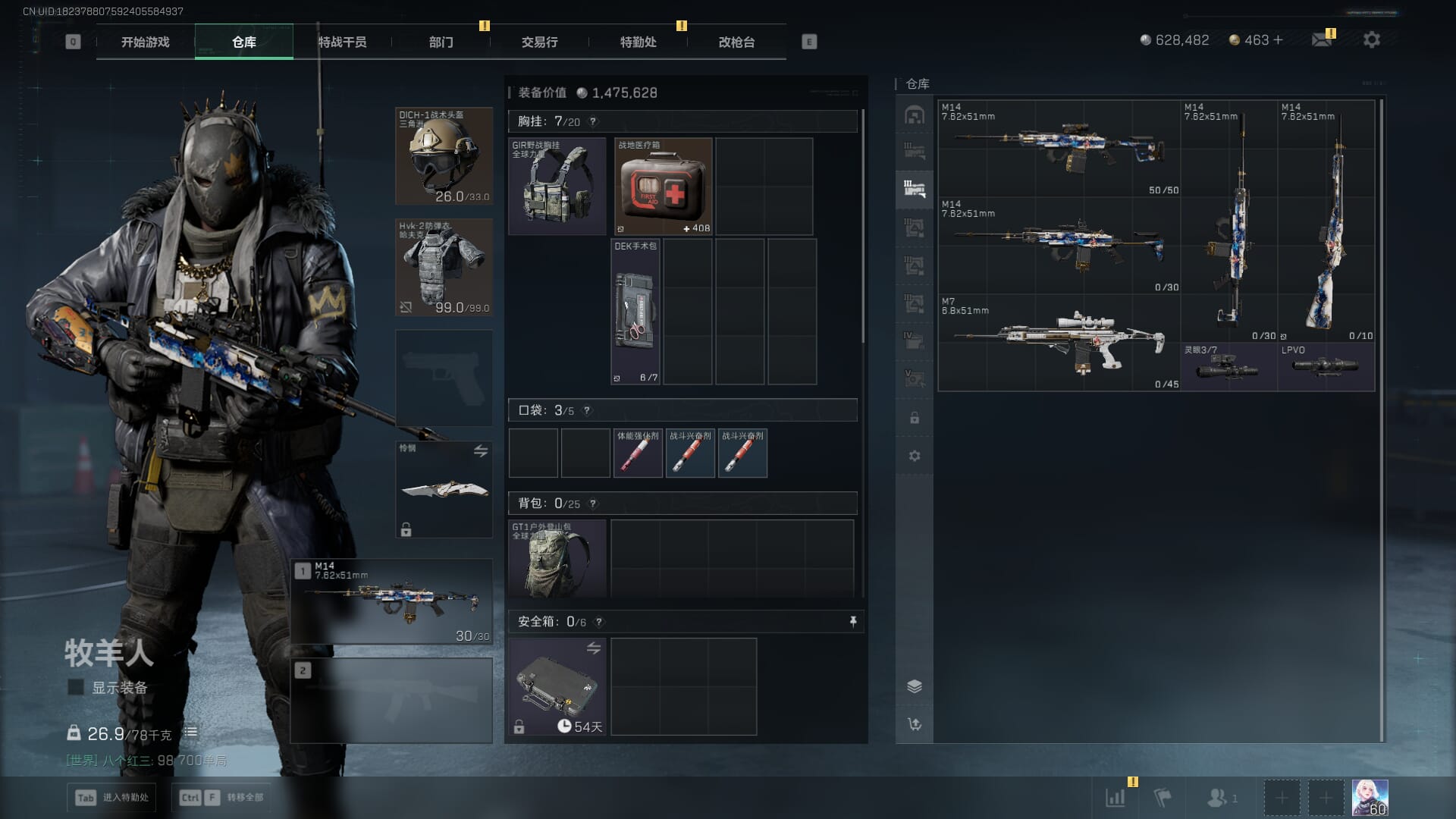Open the mail envelope icon

click(x=1322, y=39)
